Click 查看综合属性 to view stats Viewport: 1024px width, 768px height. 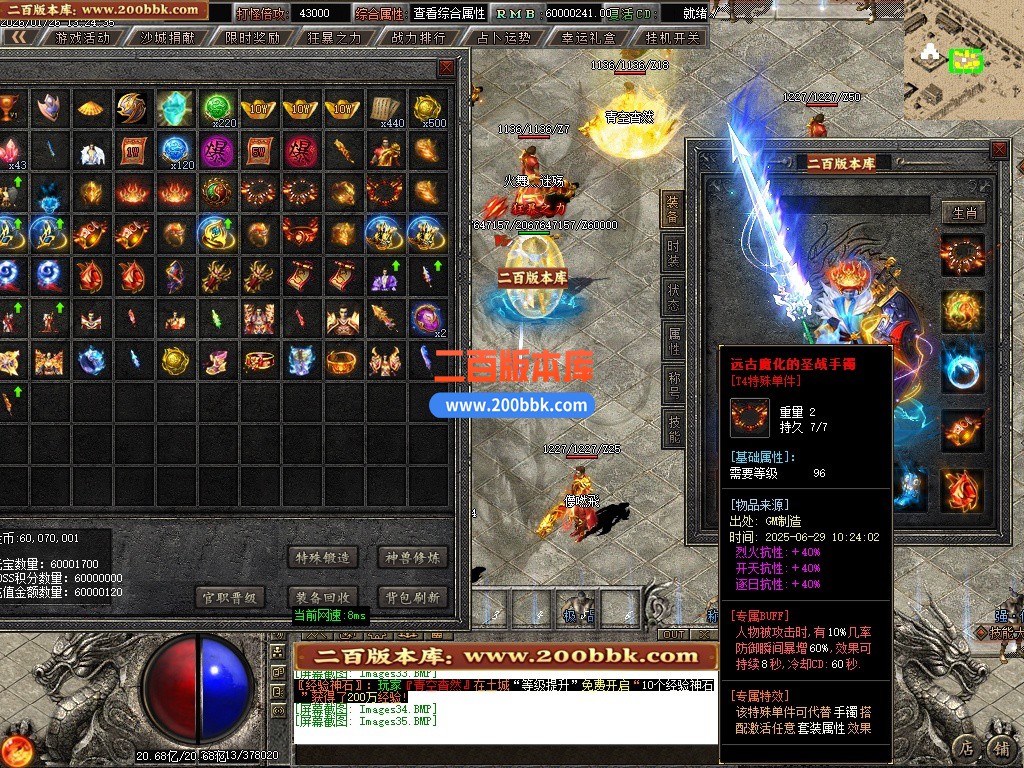[x=449, y=14]
